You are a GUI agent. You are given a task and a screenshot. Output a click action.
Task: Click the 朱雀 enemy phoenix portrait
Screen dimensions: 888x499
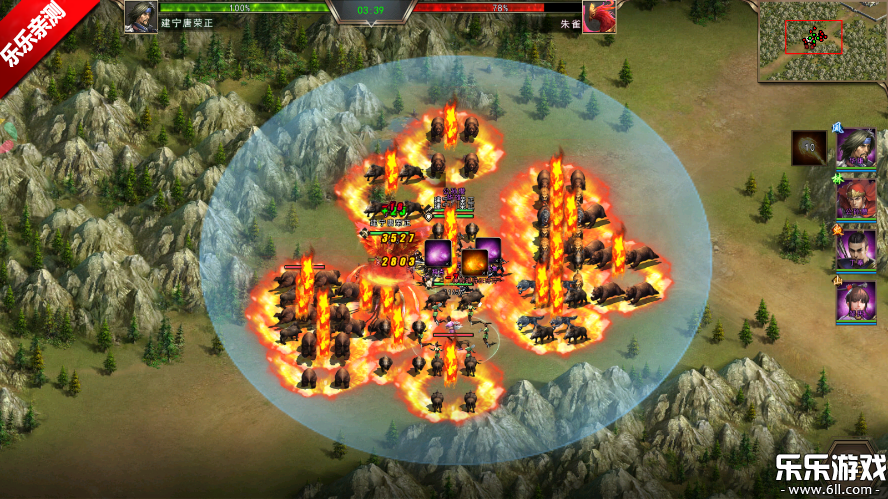tap(598, 16)
